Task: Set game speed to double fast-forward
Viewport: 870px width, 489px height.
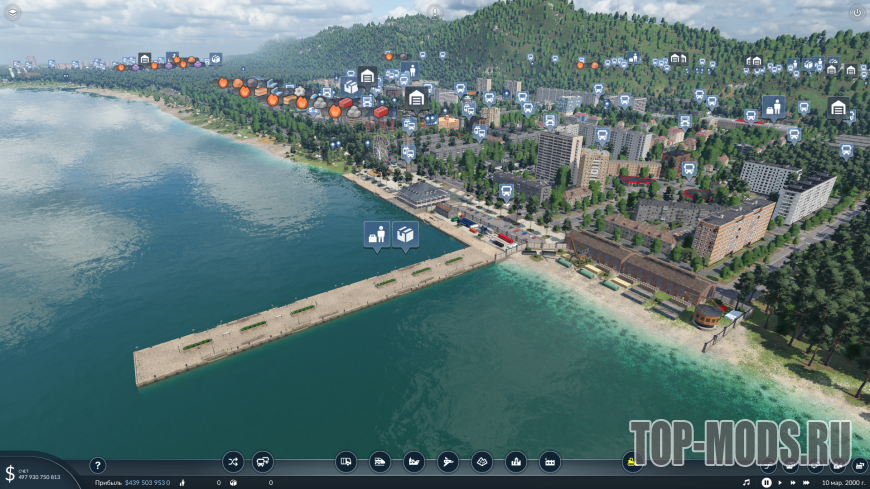Action: tap(795, 483)
